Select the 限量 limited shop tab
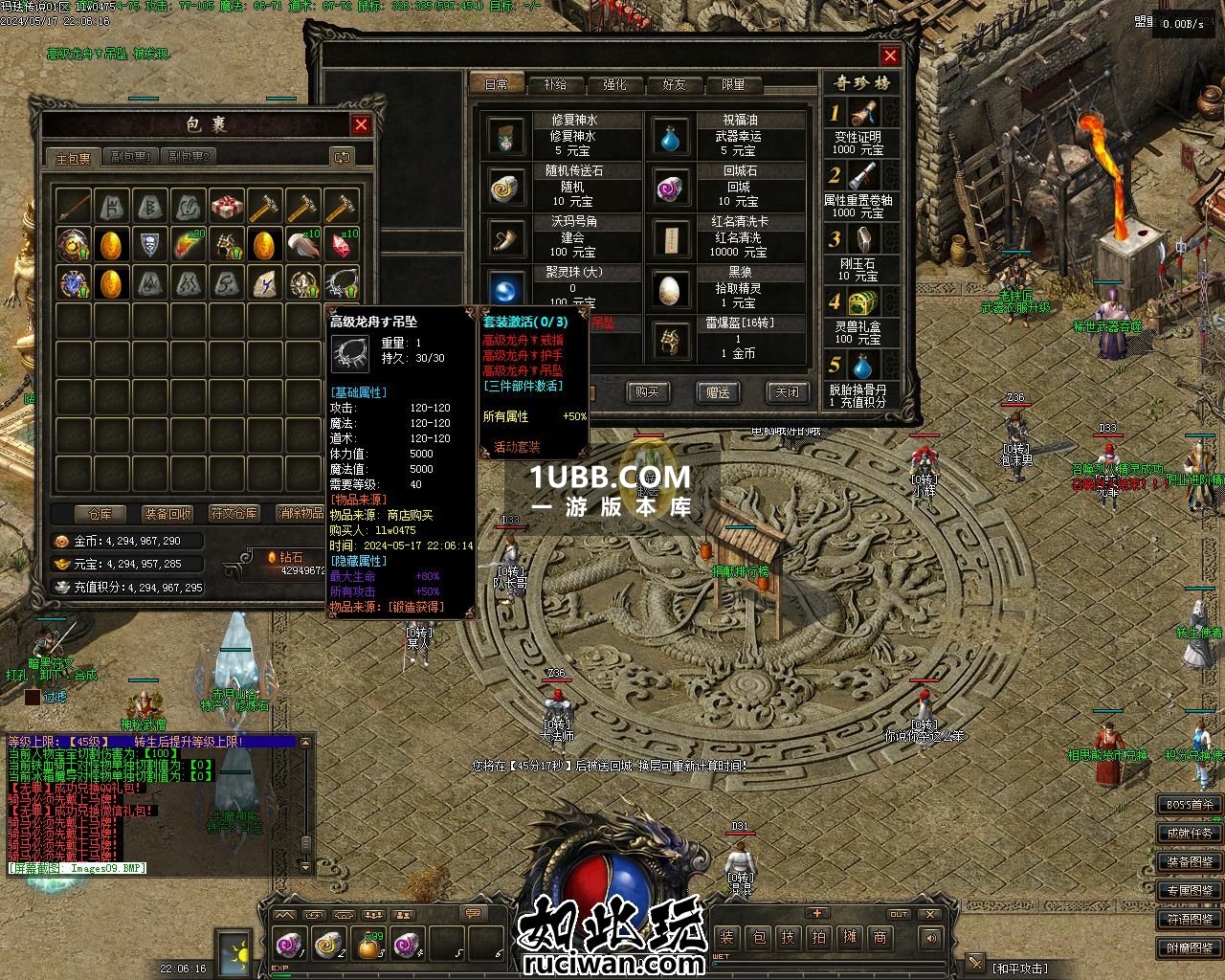Viewport: 1225px width, 980px height. (733, 84)
